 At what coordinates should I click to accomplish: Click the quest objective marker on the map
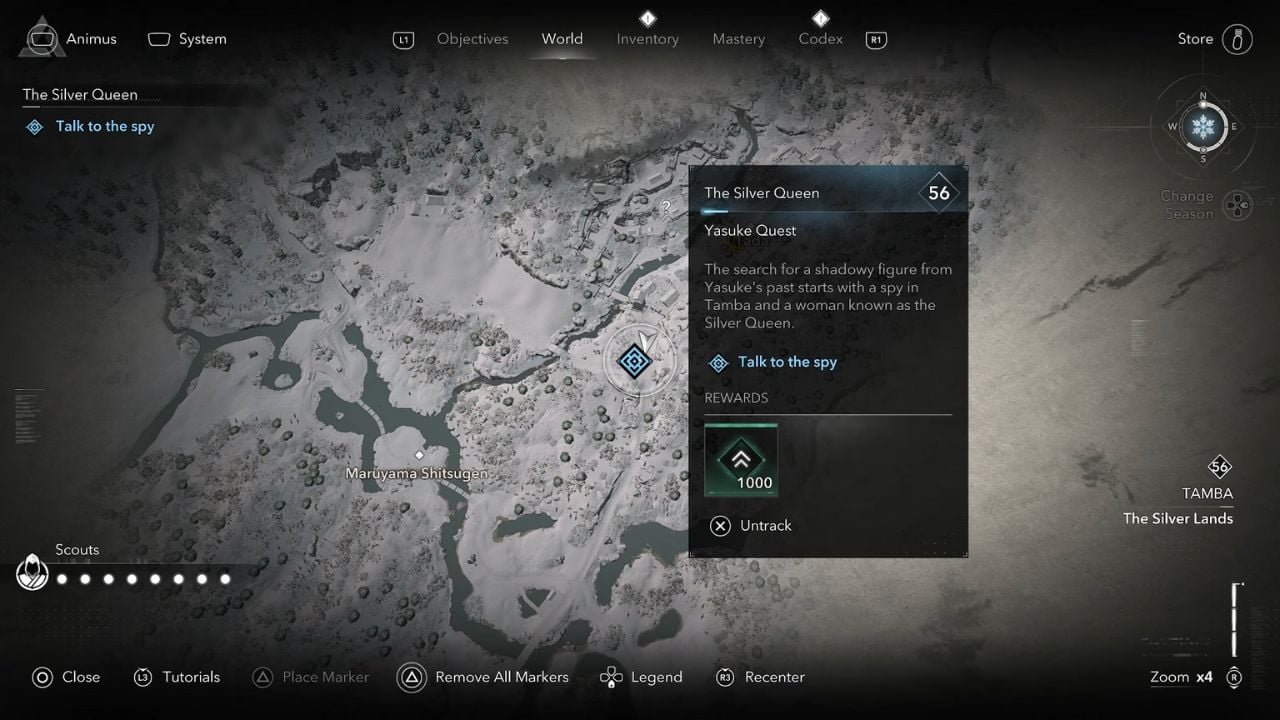click(x=637, y=360)
